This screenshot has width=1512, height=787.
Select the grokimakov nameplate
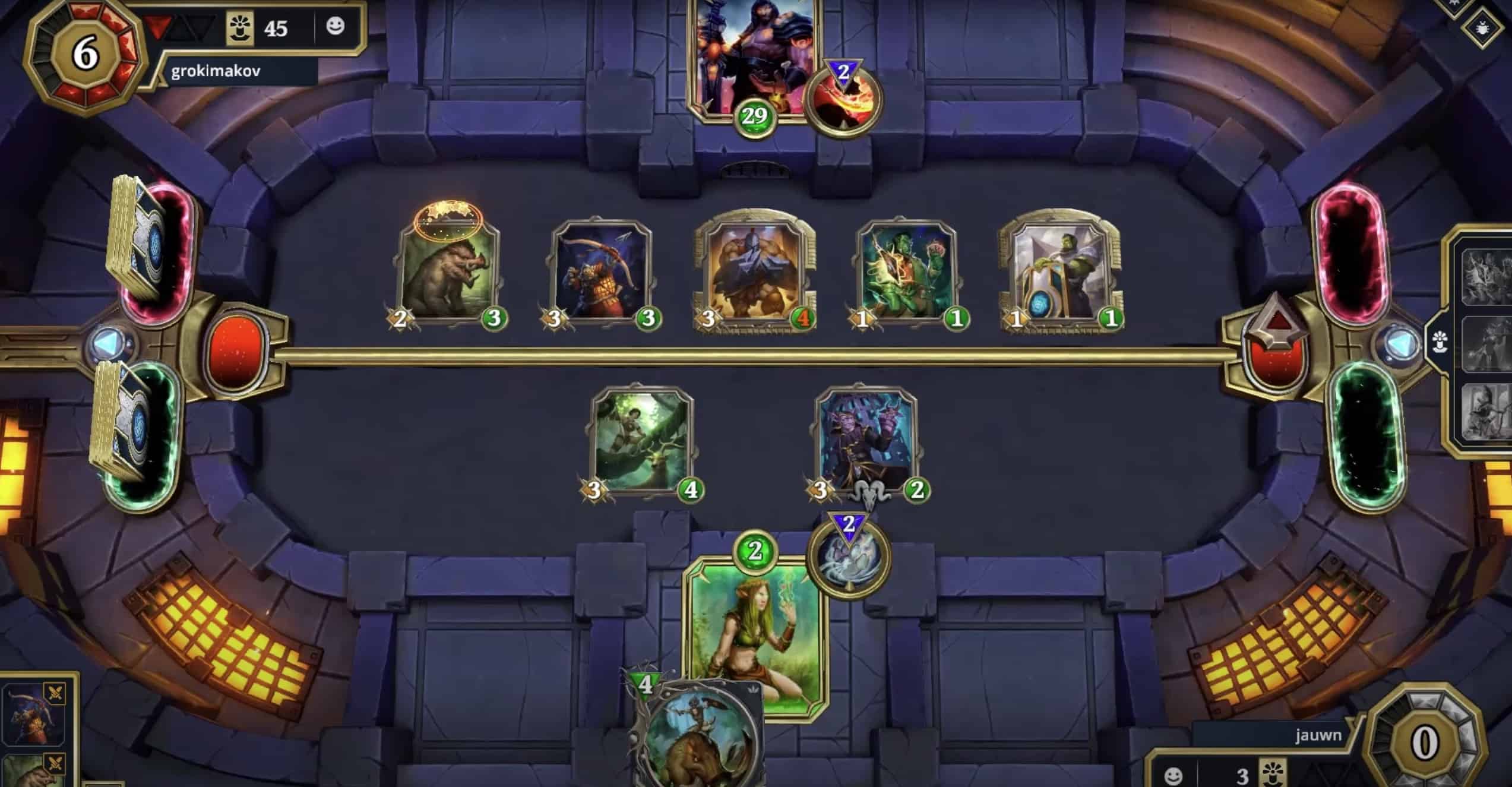pos(214,70)
